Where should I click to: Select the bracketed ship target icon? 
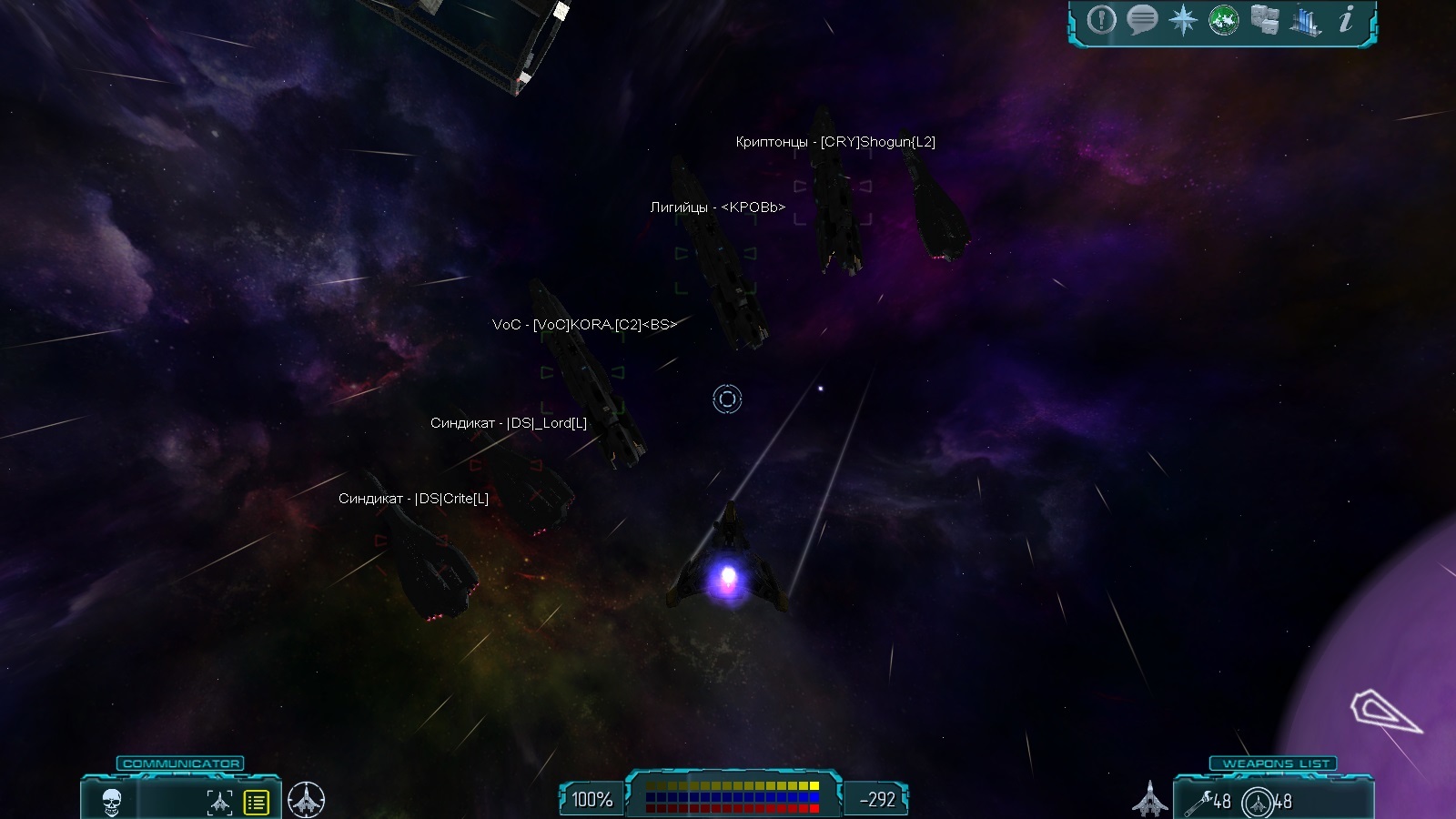[219, 802]
